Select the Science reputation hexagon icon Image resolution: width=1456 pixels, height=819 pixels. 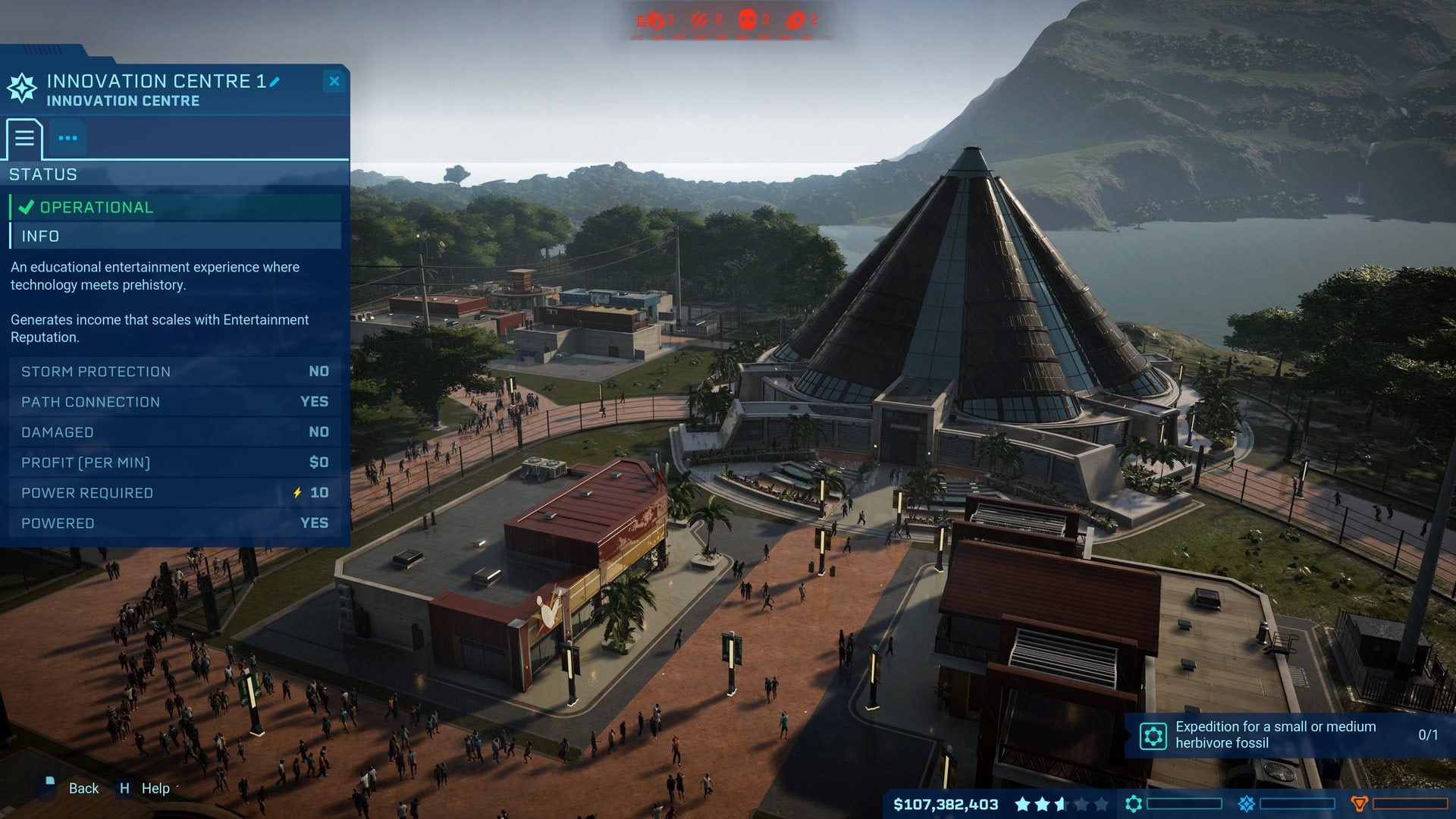point(1134,803)
